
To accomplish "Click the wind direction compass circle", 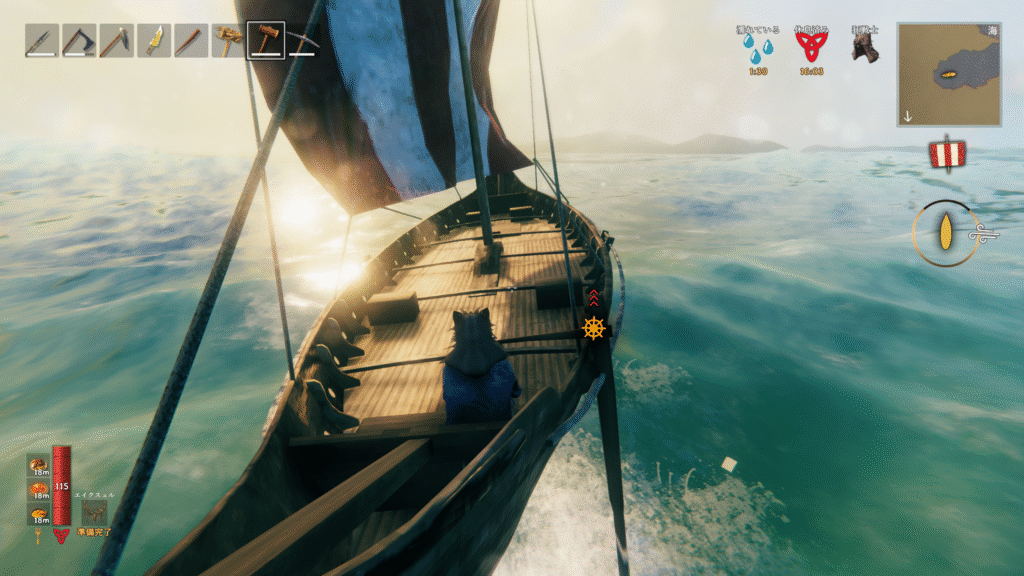I will click(x=945, y=233).
